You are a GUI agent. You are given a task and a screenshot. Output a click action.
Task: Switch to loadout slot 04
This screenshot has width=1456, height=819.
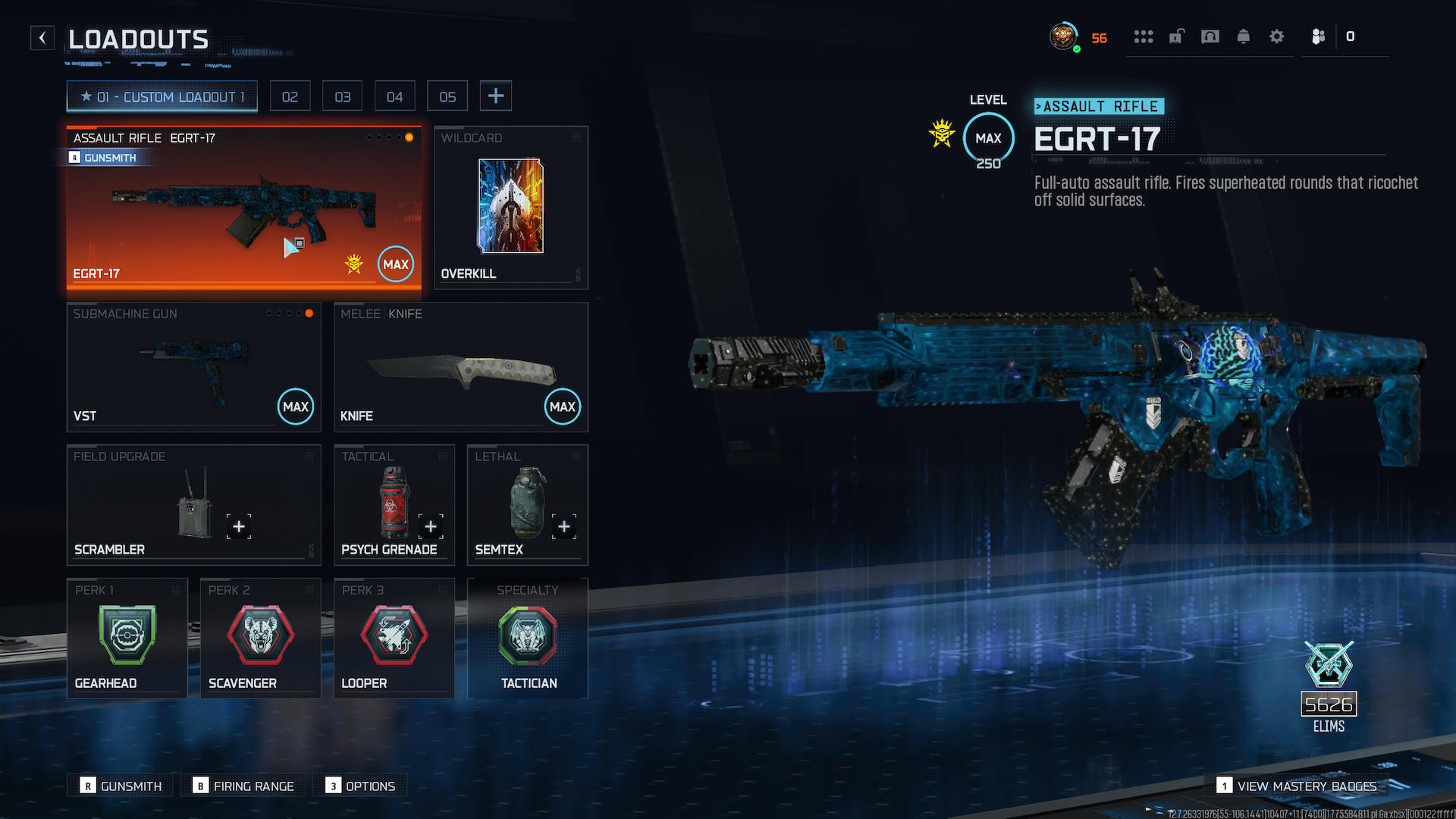394,97
